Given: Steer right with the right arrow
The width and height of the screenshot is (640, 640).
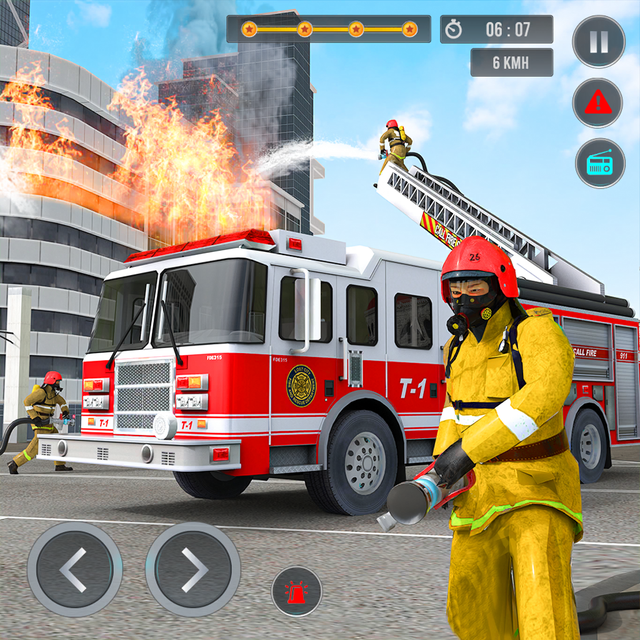Looking at the screenshot, I should pos(193,569).
